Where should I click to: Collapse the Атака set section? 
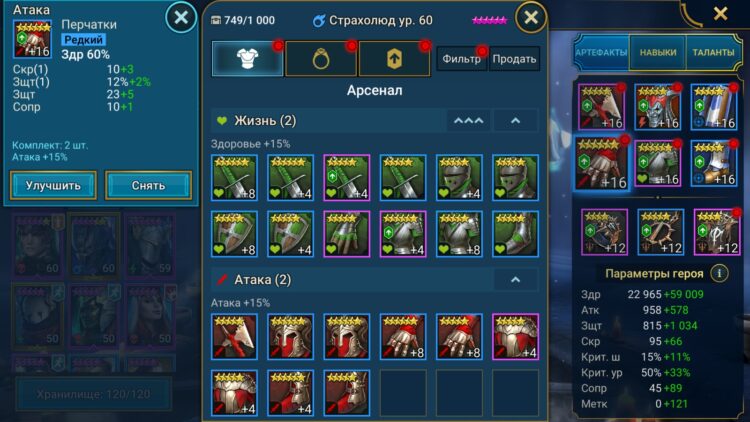coord(515,279)
